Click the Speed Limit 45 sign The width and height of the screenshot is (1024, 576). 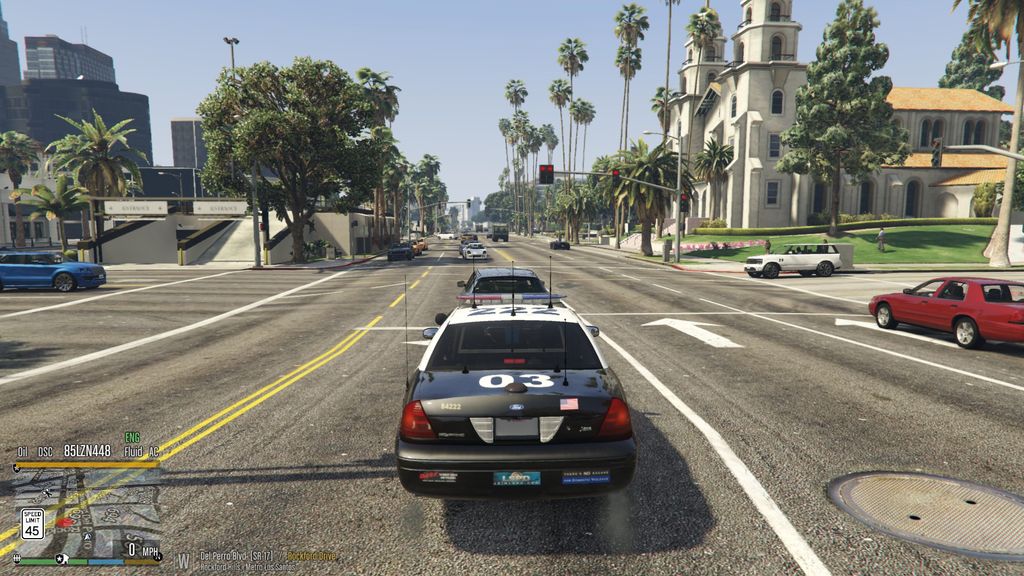click(x=32, y=524)
